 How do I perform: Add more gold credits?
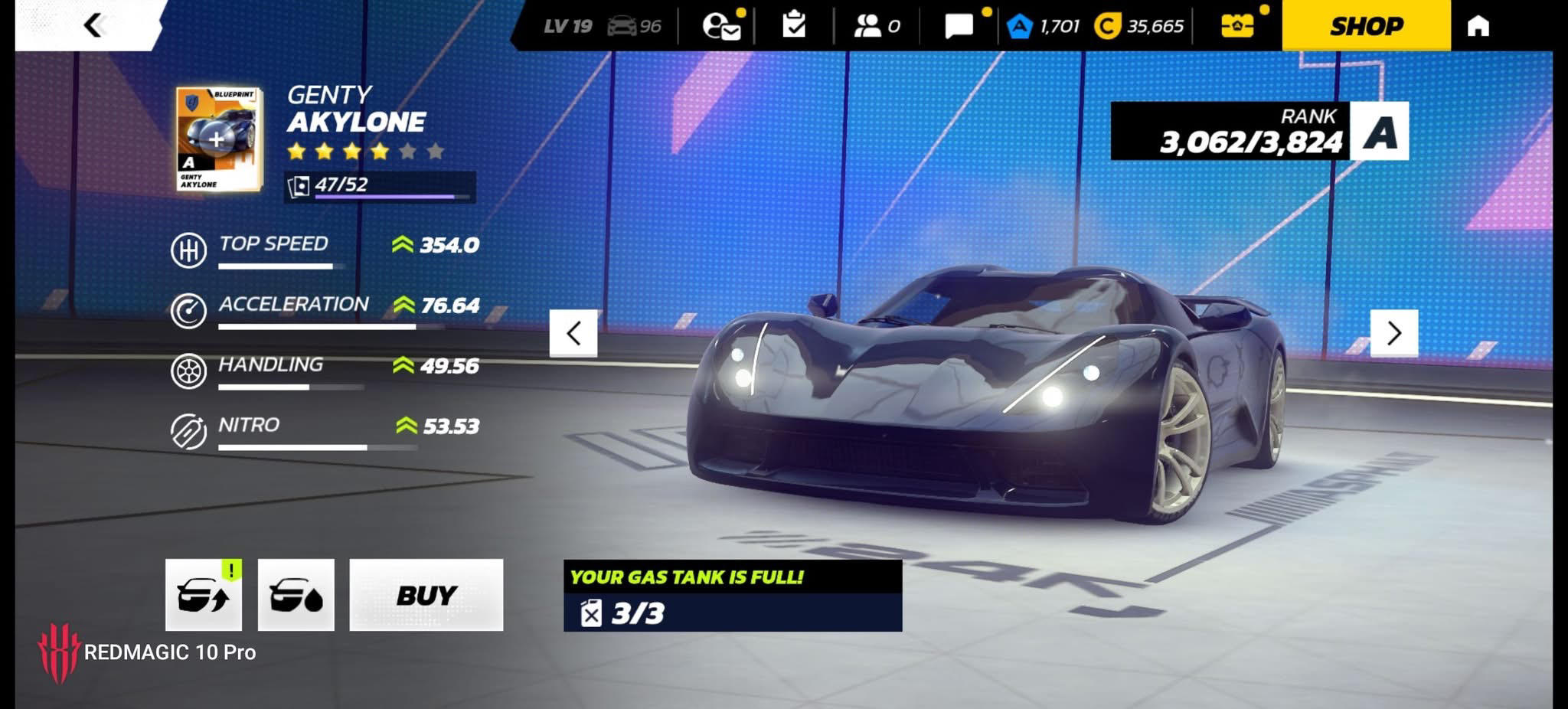point(1139,26)
